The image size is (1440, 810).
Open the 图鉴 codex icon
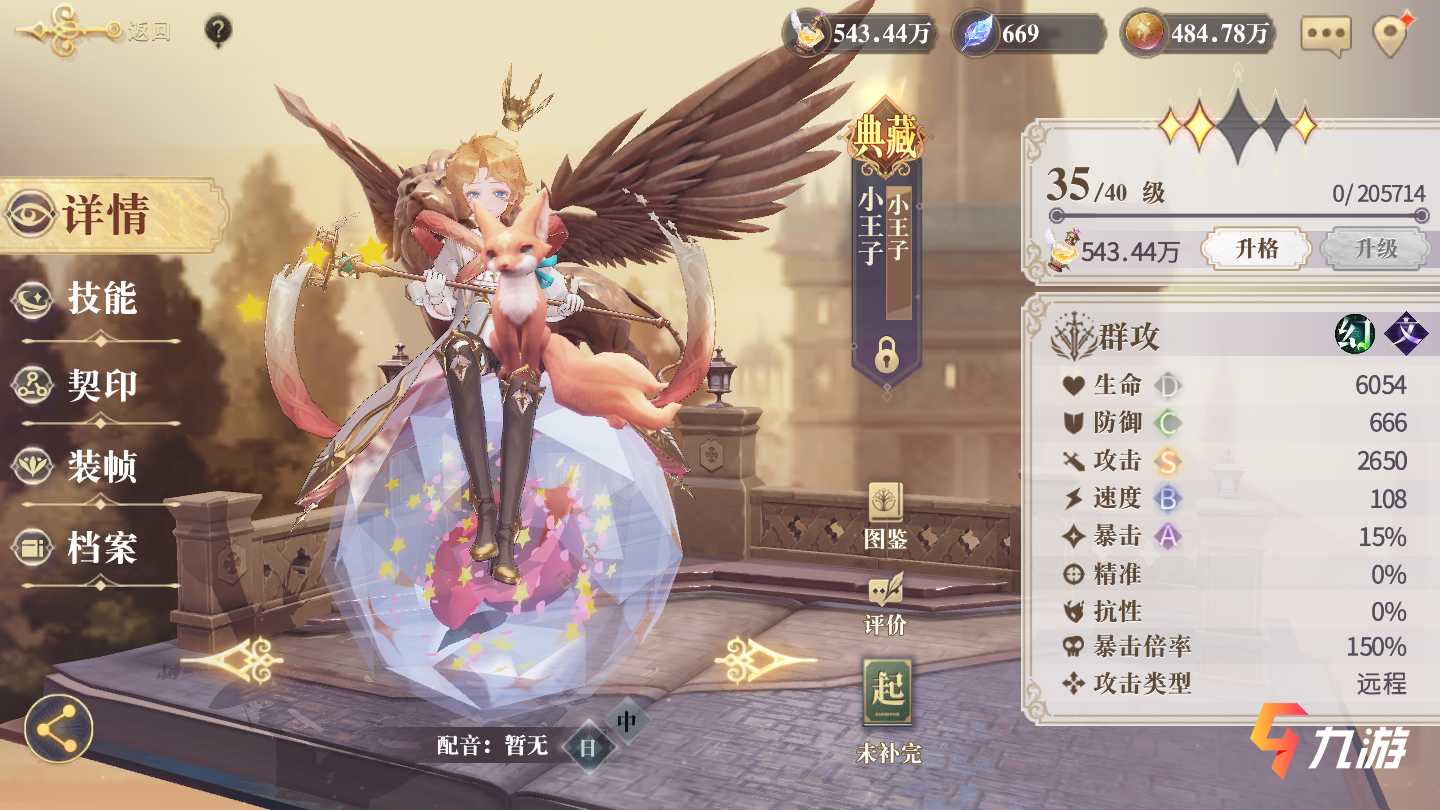885,516
